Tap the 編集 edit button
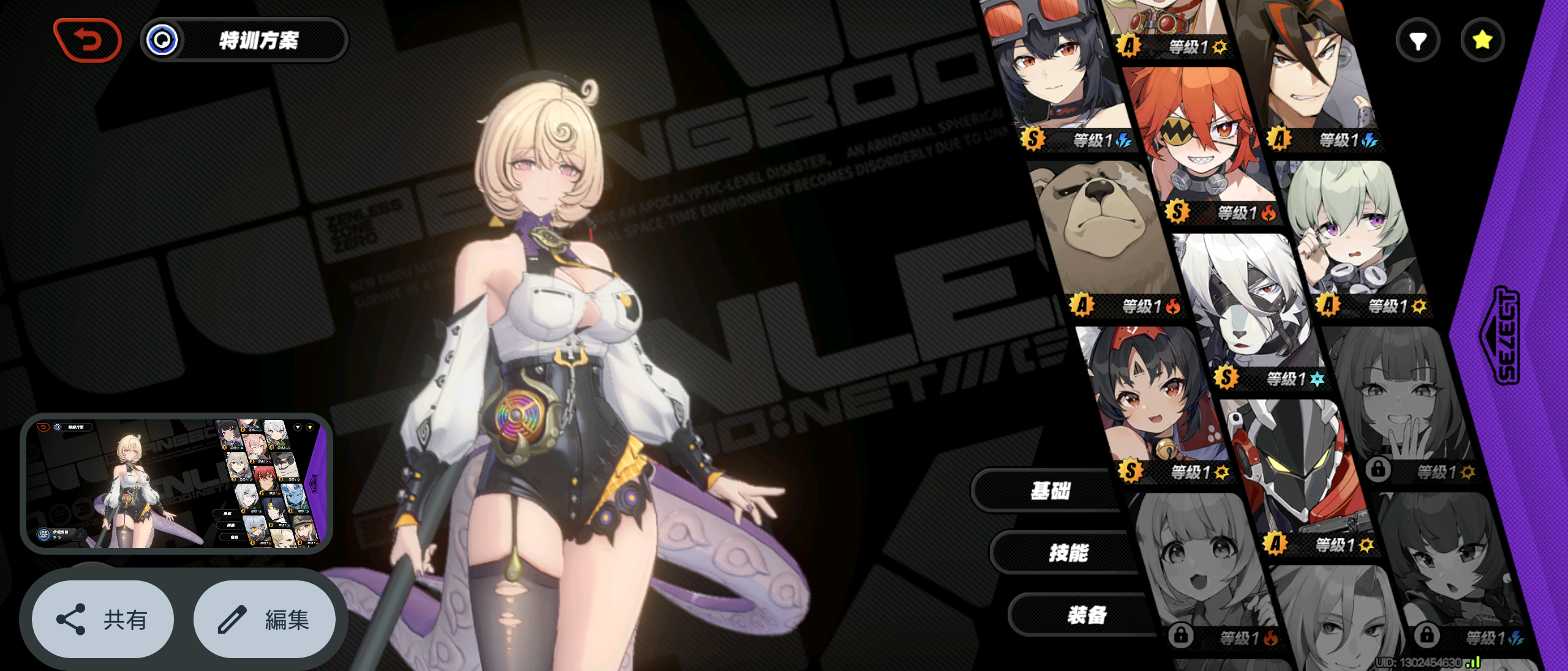The width and height of the screenshot is (1568, 671). [x=265, y=620]
